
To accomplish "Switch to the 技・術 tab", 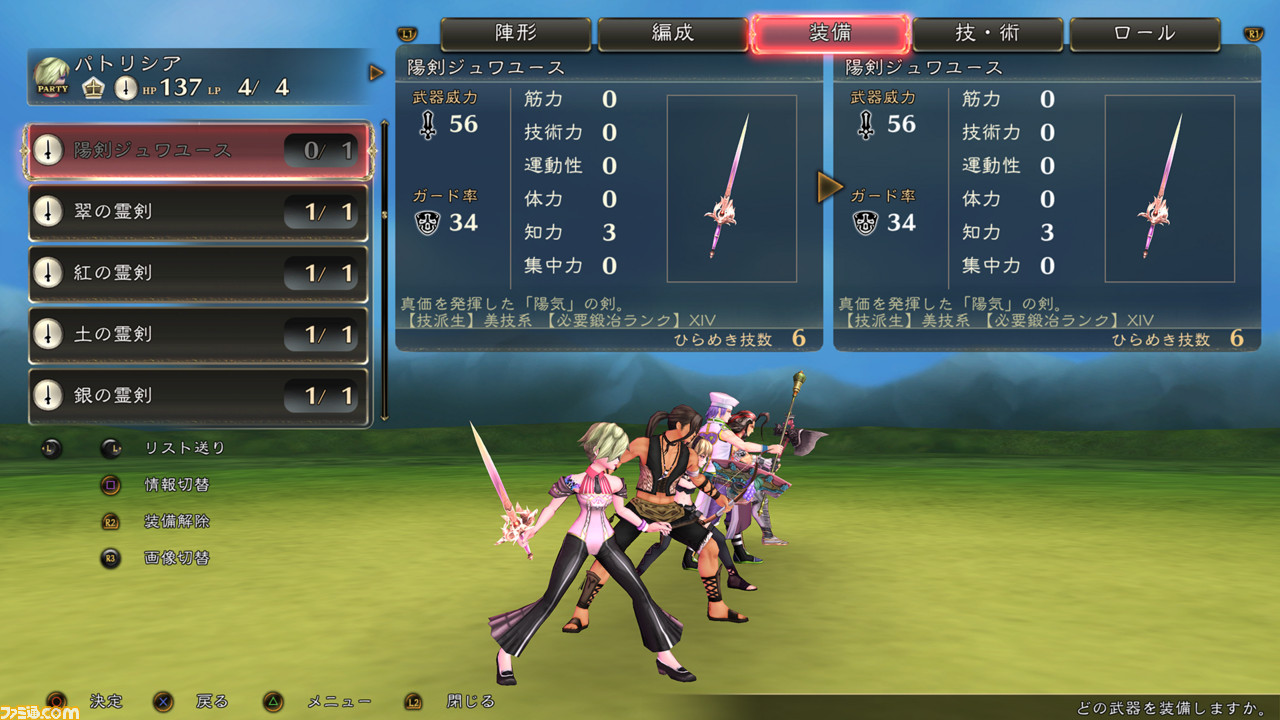I will tap(988, 33).
